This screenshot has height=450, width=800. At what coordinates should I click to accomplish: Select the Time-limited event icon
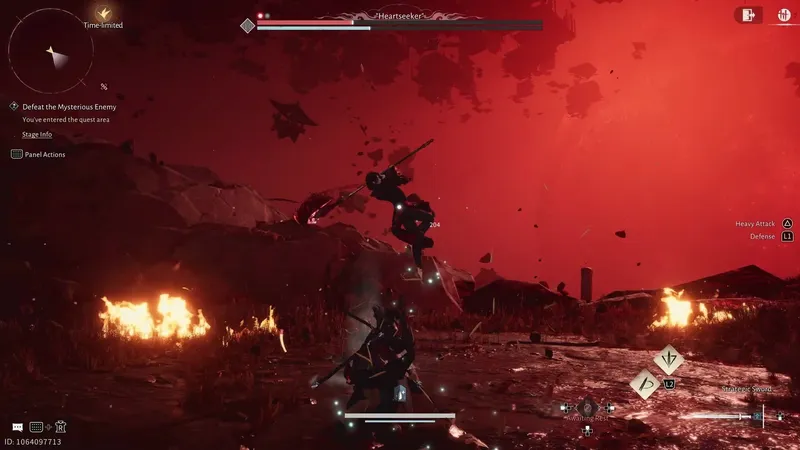[x=103, y=13]
